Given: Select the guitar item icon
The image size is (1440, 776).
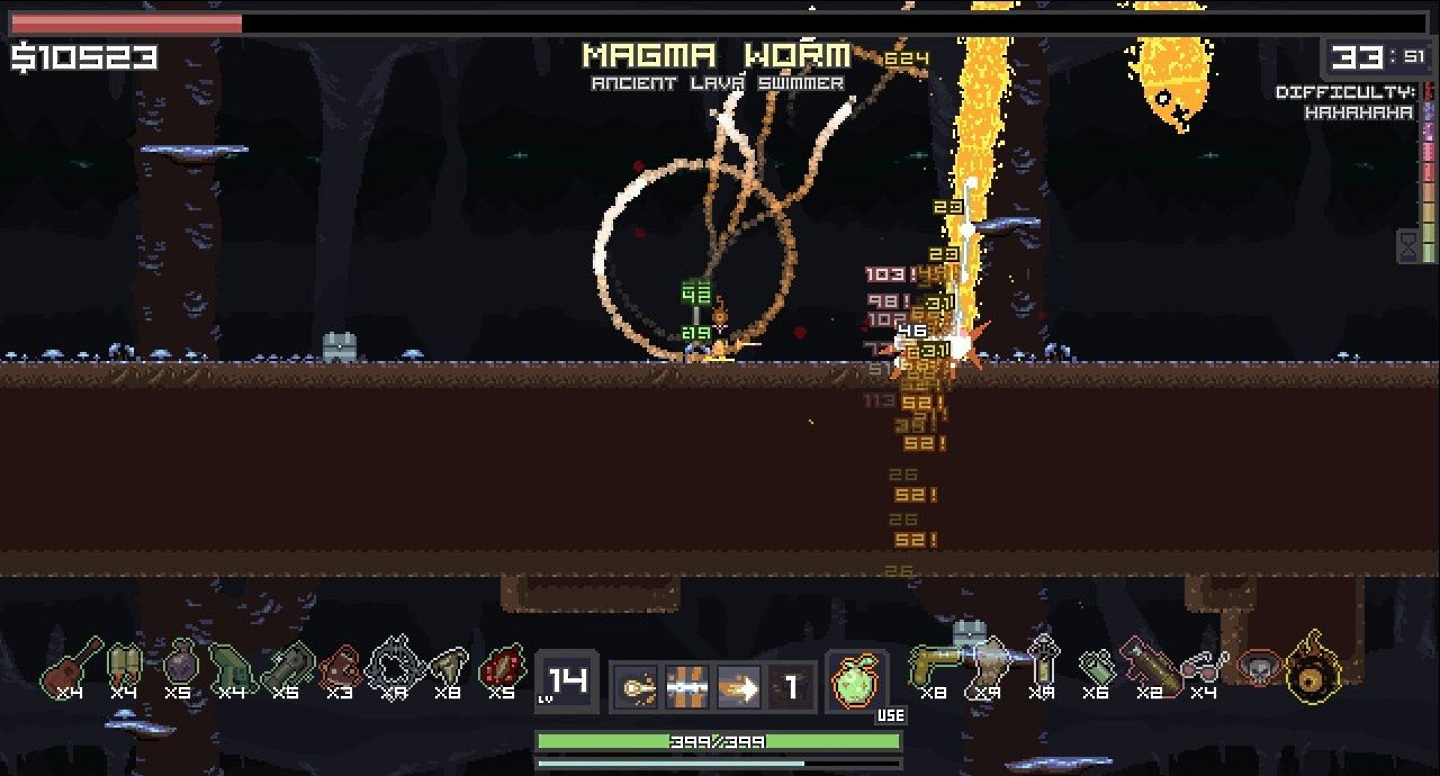Looking at the screenshot, I should click(x=71, y=667).
